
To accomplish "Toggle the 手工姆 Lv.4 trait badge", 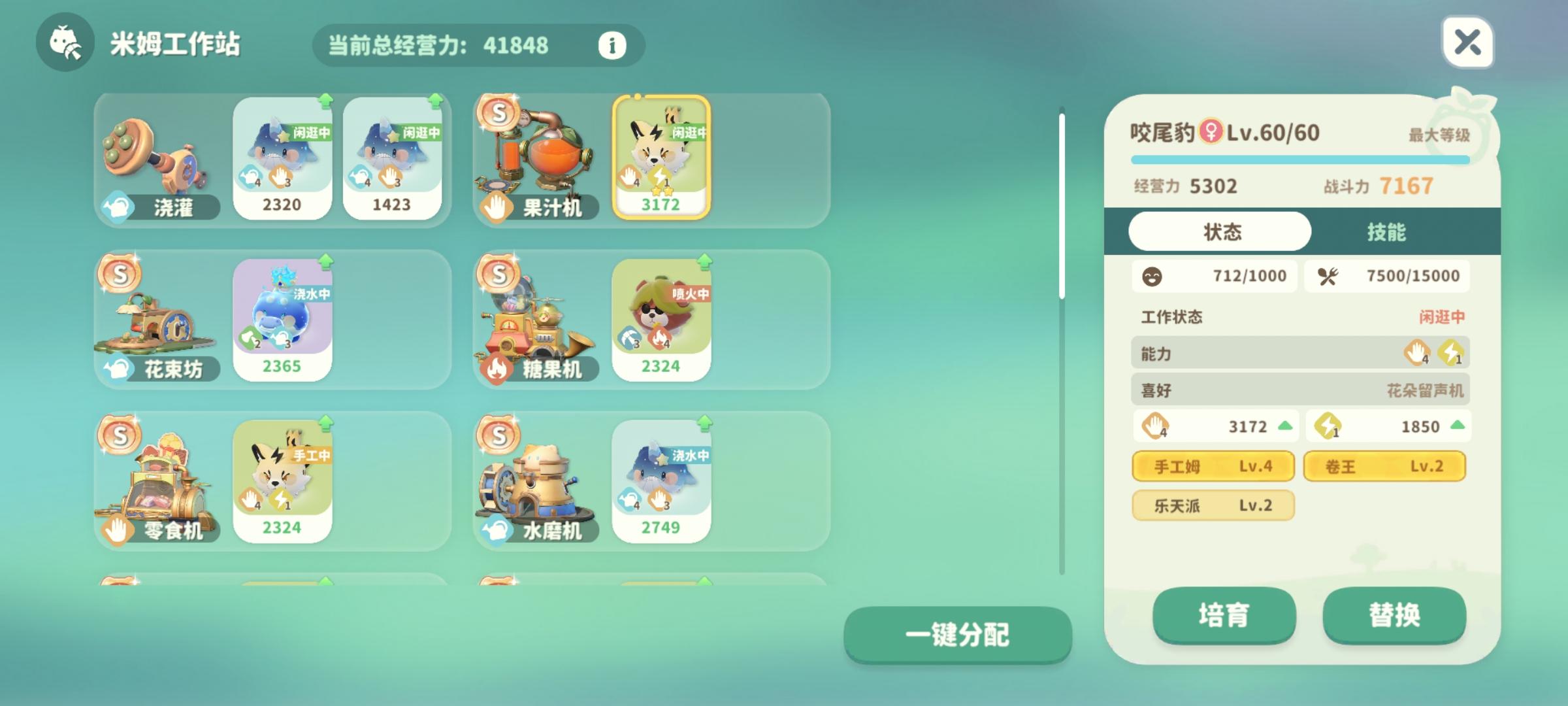I will pyautogui.click(x=1213, y=466).
